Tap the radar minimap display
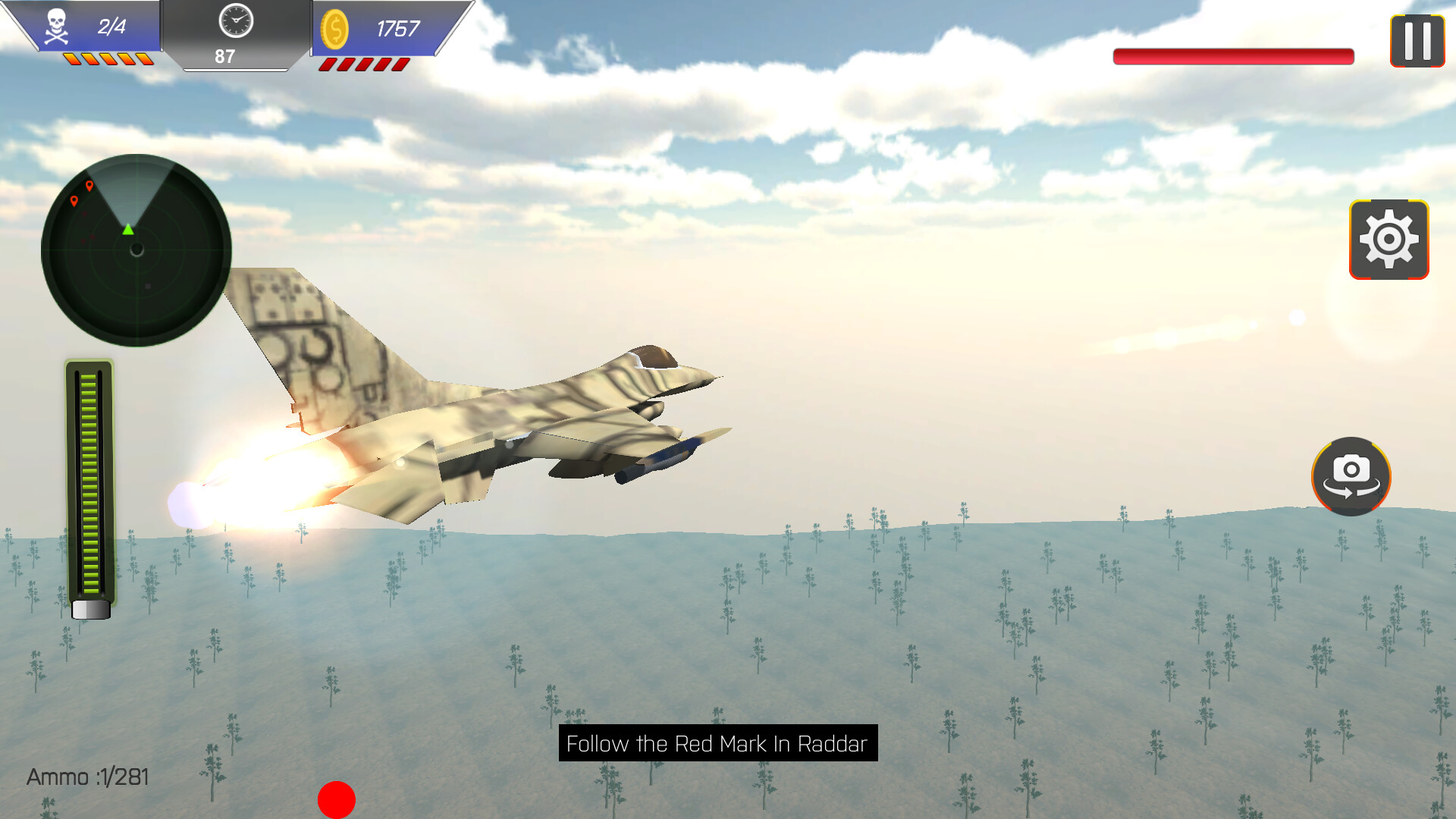 tap(135, 250)
